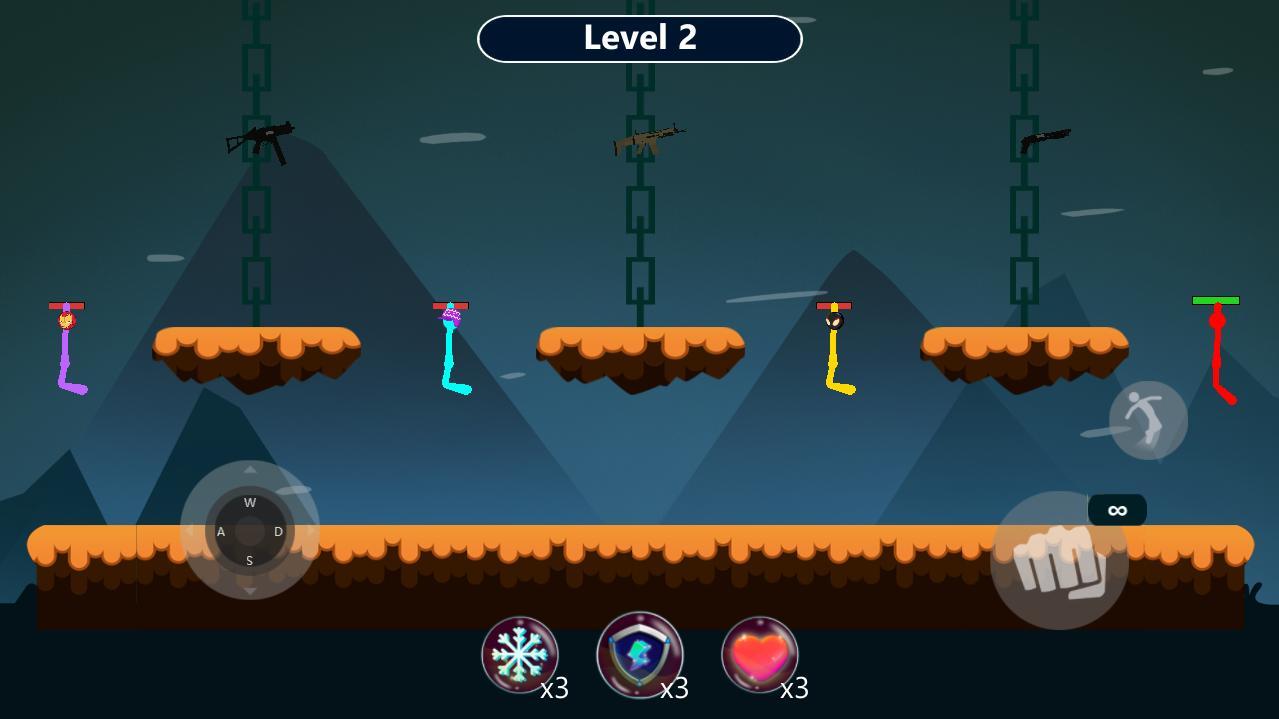The image size is (1279, 719).
Task: Activate the snowflake freeze power-up
Action: pos(520,655)
